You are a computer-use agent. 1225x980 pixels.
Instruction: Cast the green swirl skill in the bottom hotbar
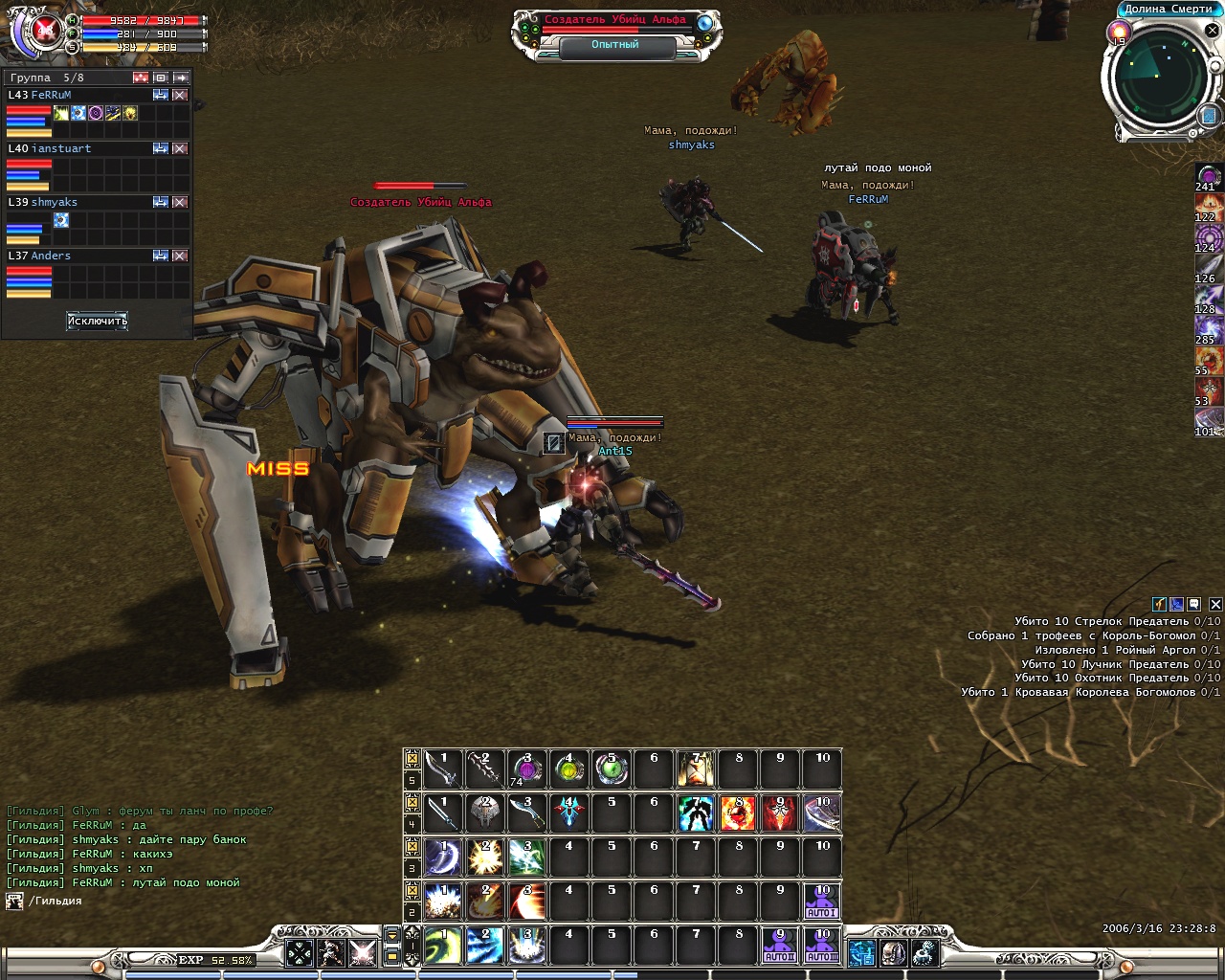pos(442,945)
